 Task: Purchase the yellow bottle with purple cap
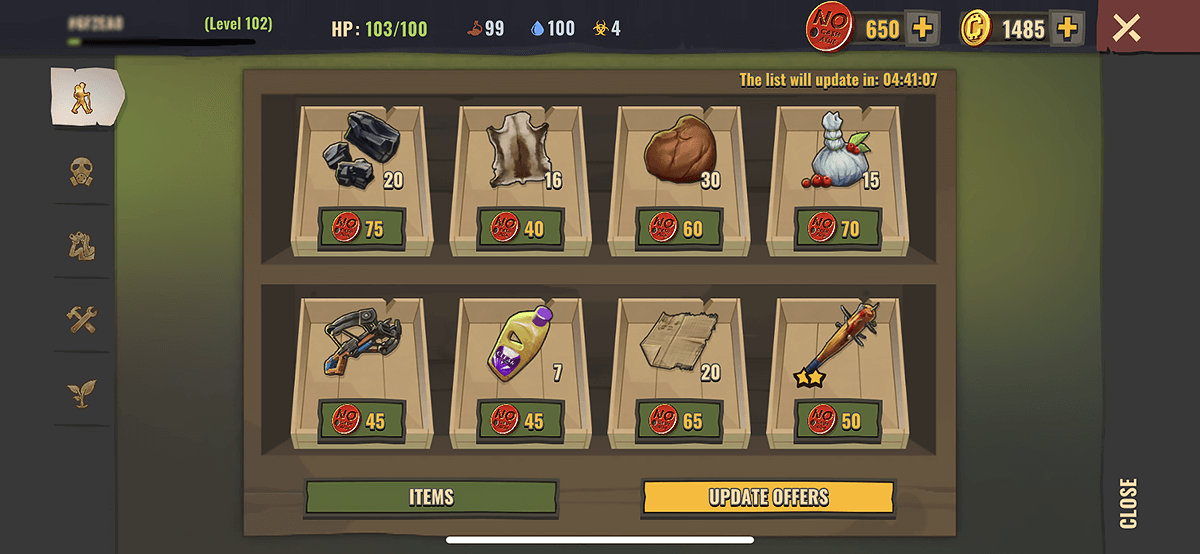click(520, 420)
